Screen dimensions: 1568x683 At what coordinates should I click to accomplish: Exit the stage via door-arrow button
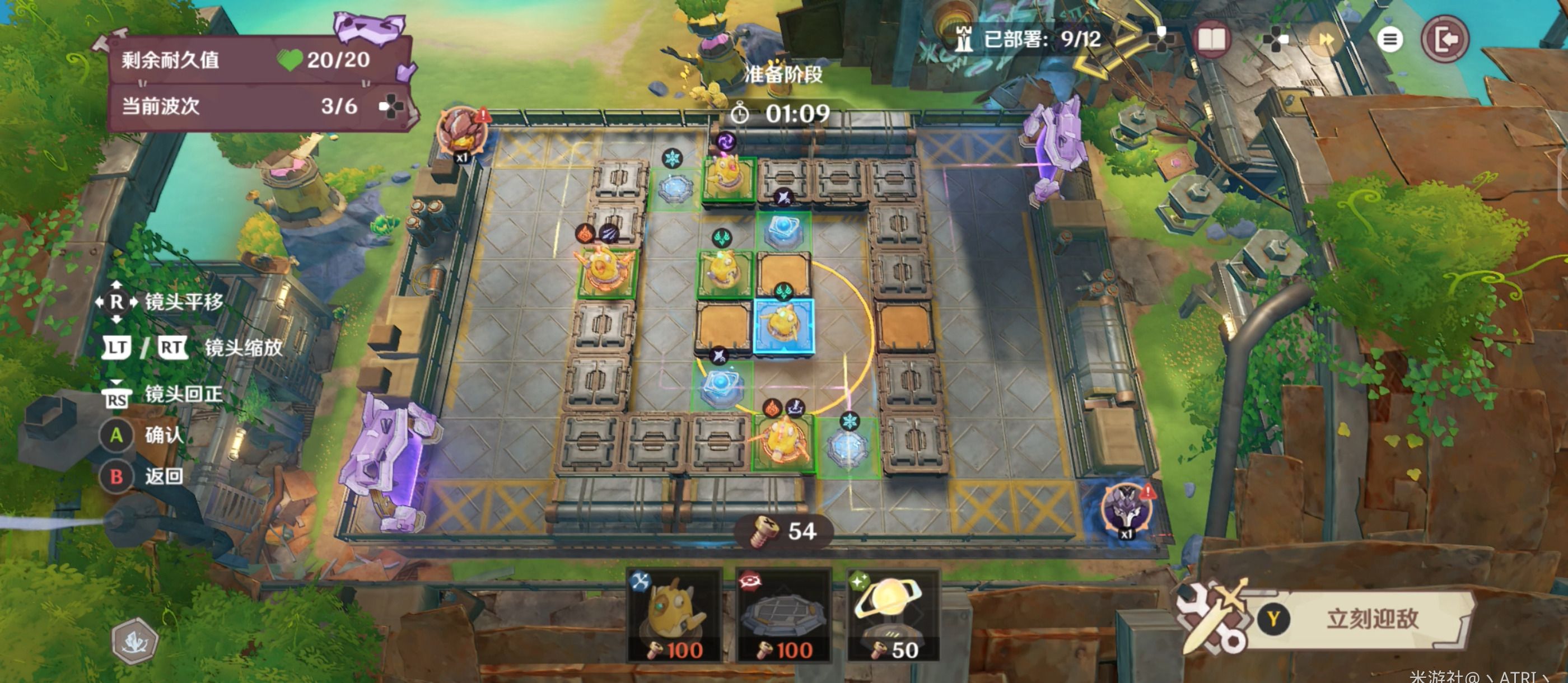(x=1445, y=40)
